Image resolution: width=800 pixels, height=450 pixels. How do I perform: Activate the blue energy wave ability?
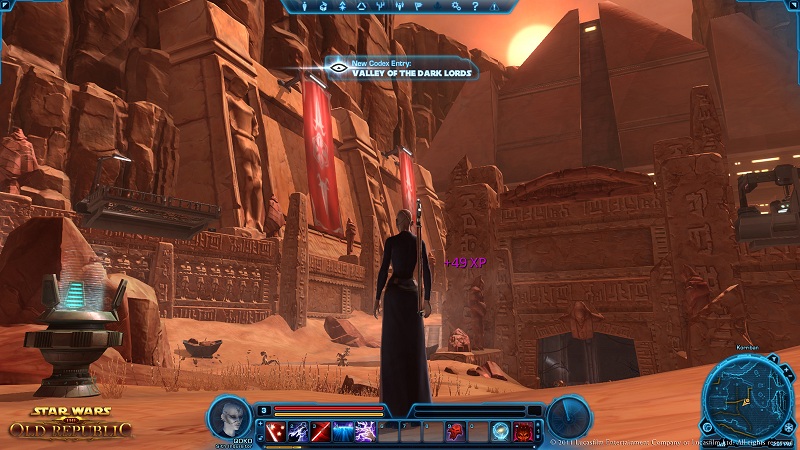coord(343,431)
